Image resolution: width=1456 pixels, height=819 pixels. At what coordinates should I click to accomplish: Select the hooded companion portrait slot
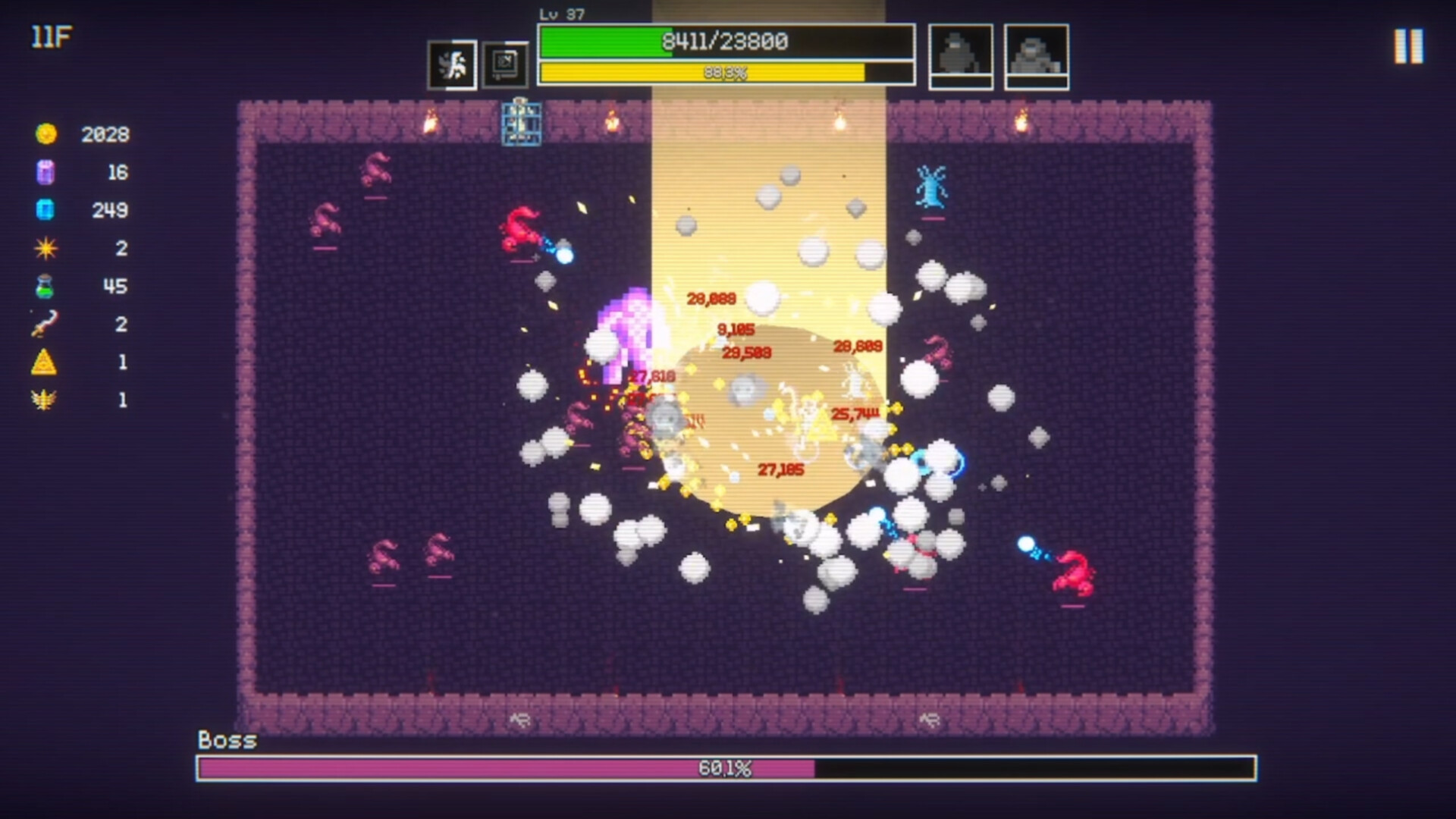click(961, 55)
